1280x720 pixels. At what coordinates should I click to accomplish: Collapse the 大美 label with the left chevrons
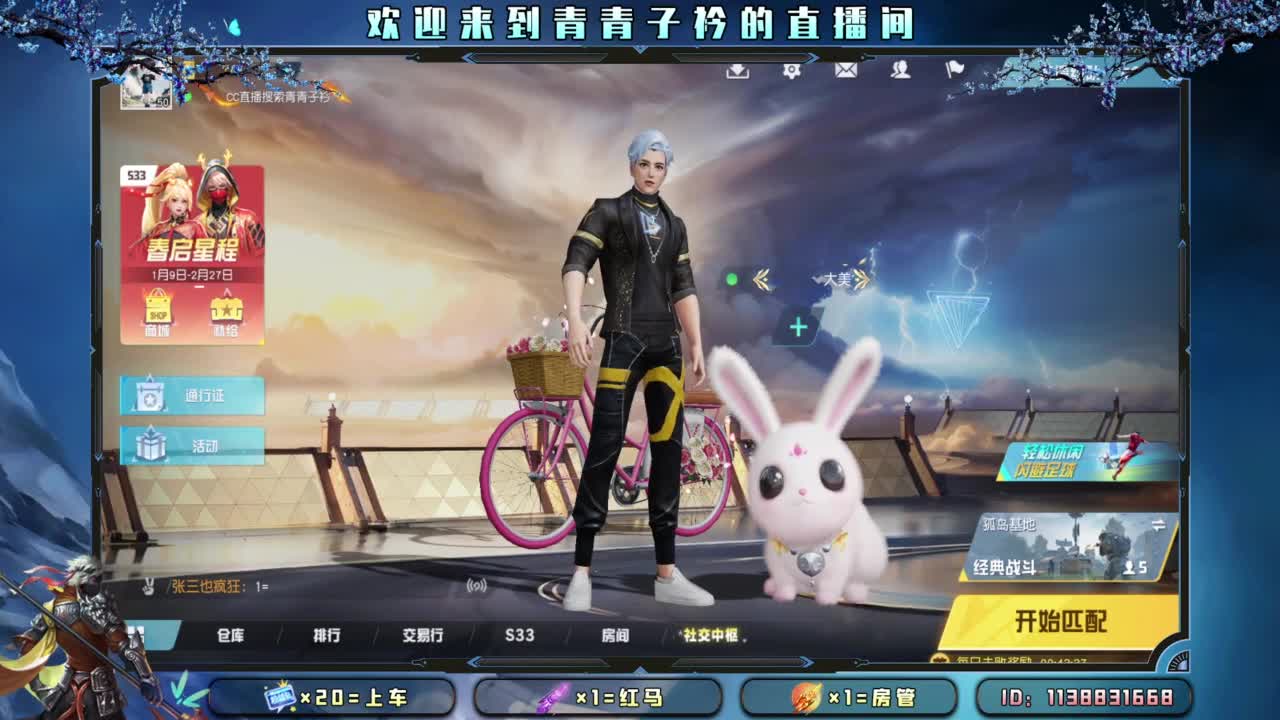(760, 277)
